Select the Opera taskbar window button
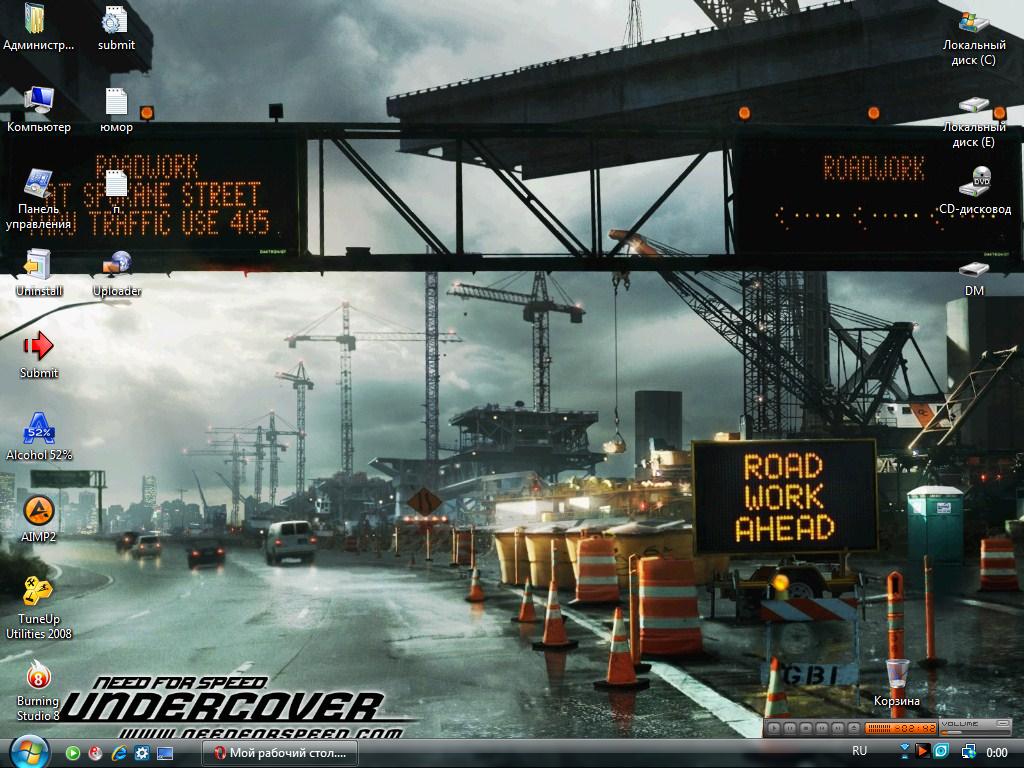The image size is (1024, 768). pyautogui.click(x=281, y=752)
